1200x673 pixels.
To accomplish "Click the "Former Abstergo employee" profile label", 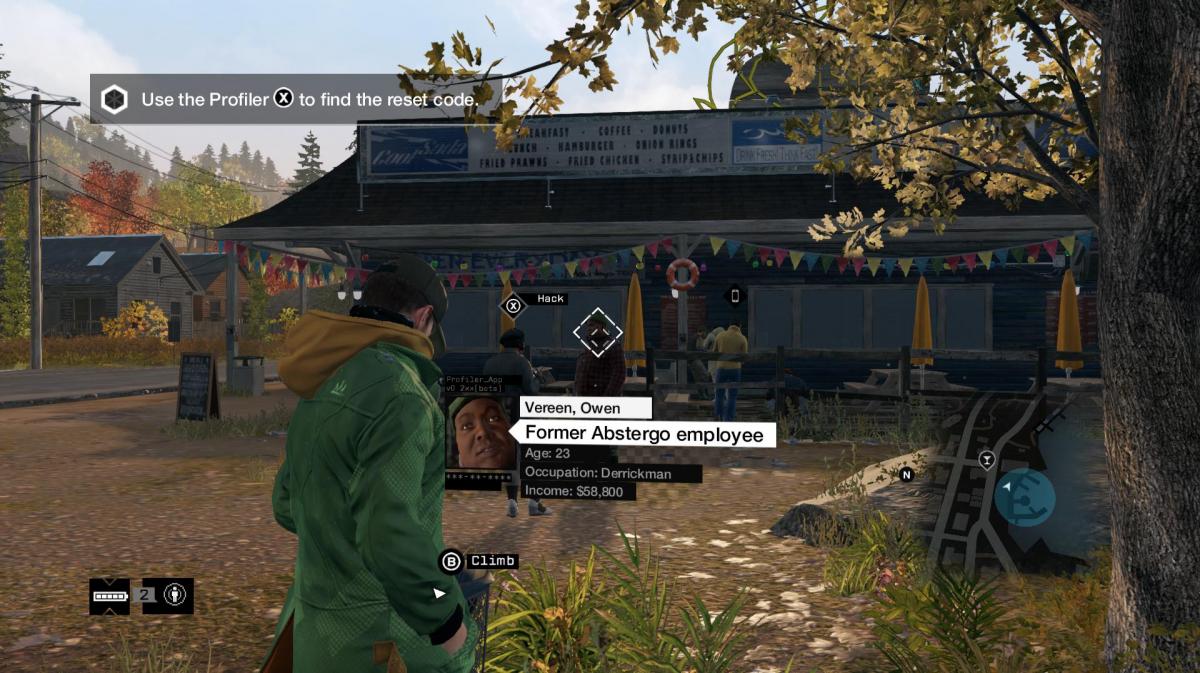I will [643, 434].
